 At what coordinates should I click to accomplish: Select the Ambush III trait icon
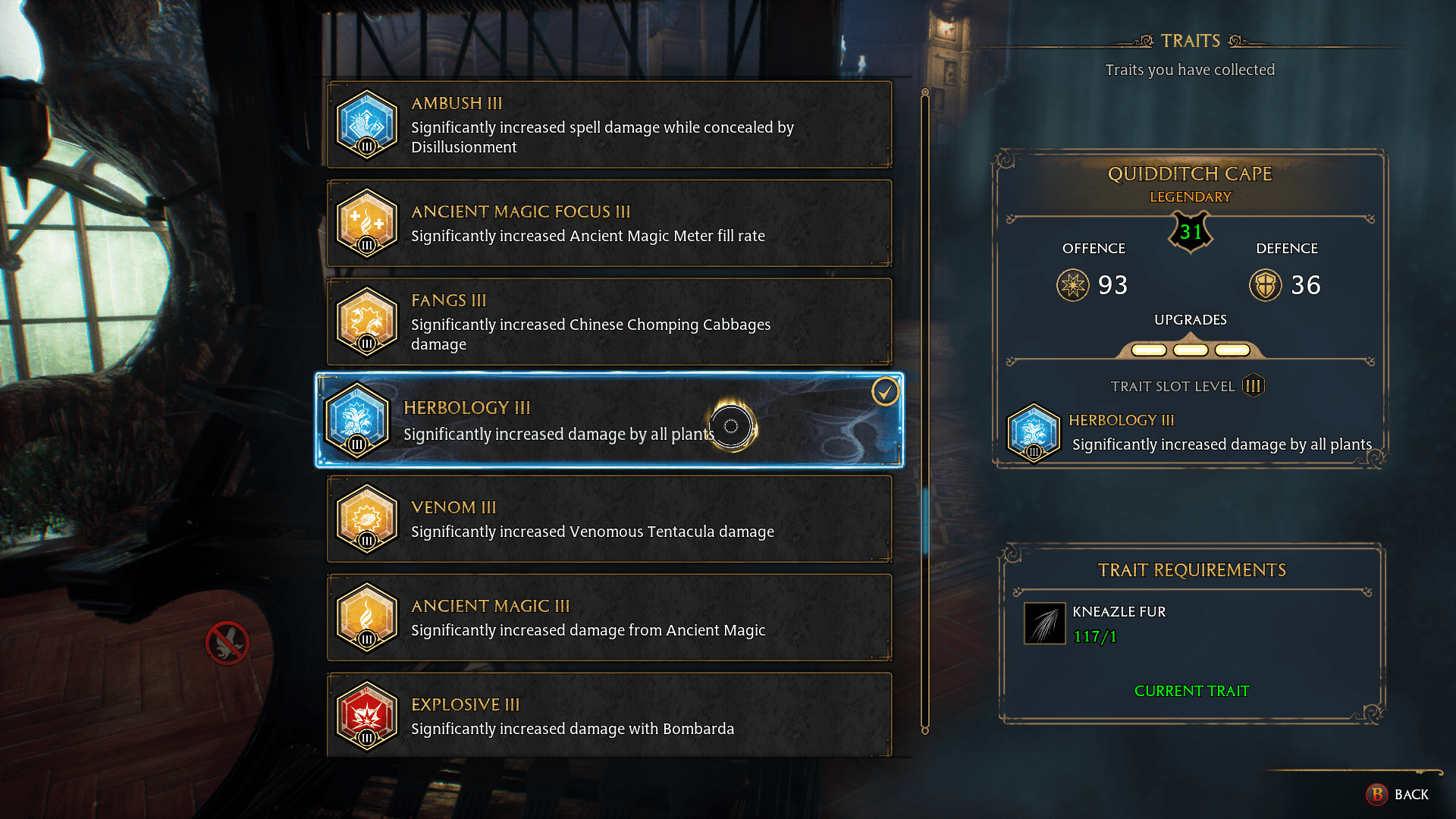coord(367,124)
